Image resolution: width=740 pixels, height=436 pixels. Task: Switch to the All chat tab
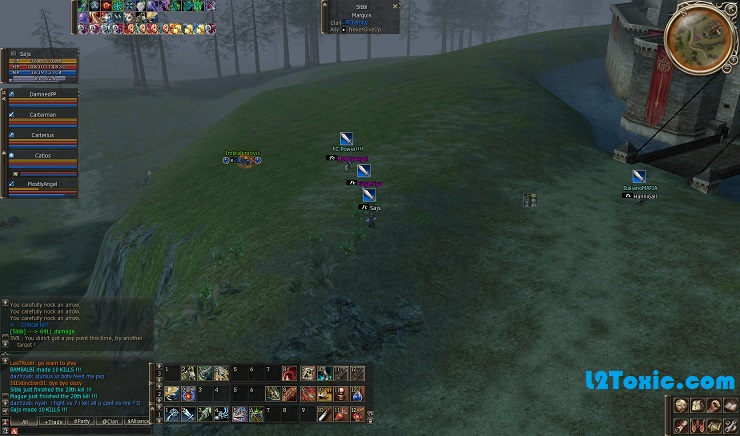[x=23, y=422]
